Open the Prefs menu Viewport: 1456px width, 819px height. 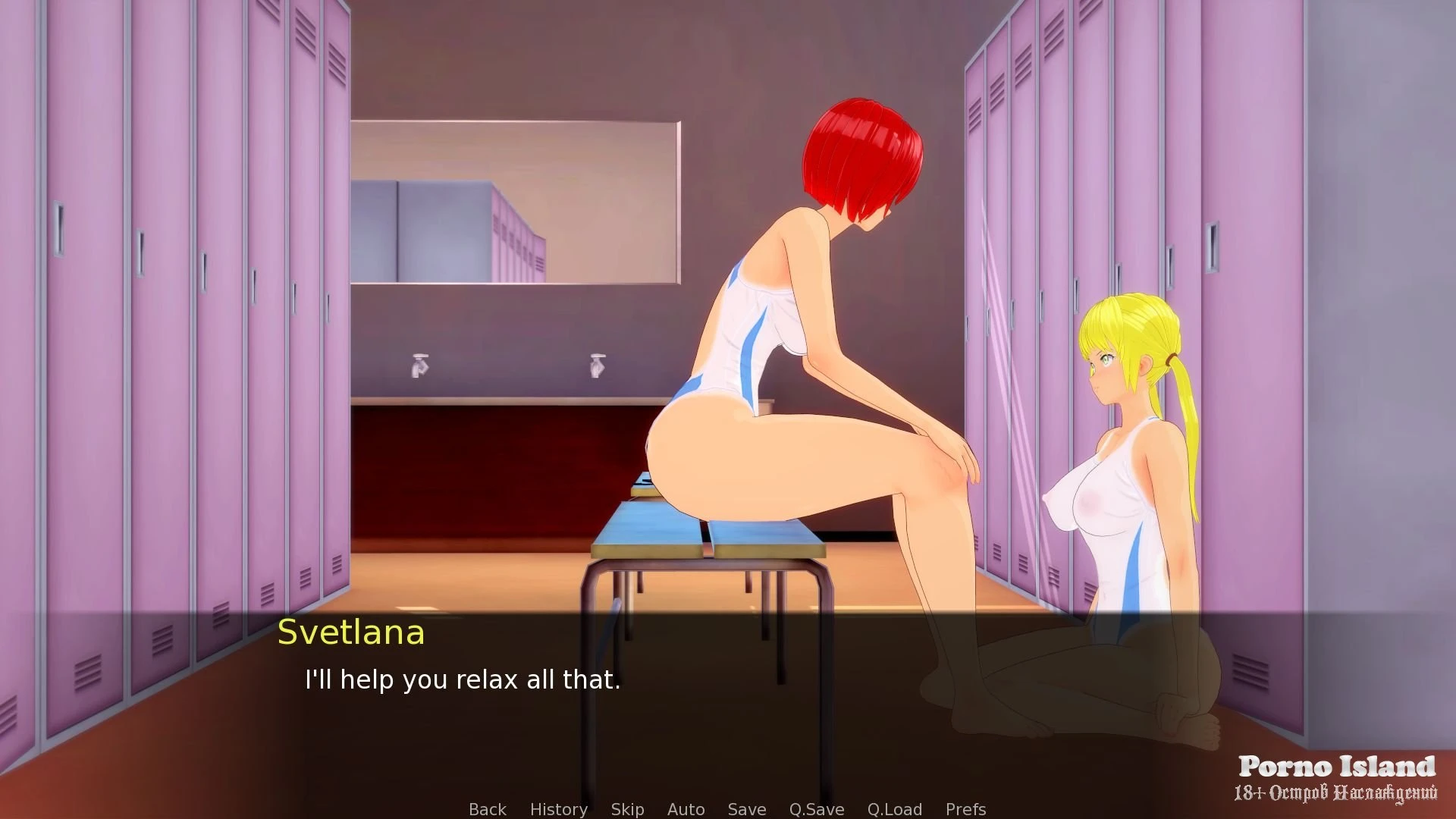point(965,809)
